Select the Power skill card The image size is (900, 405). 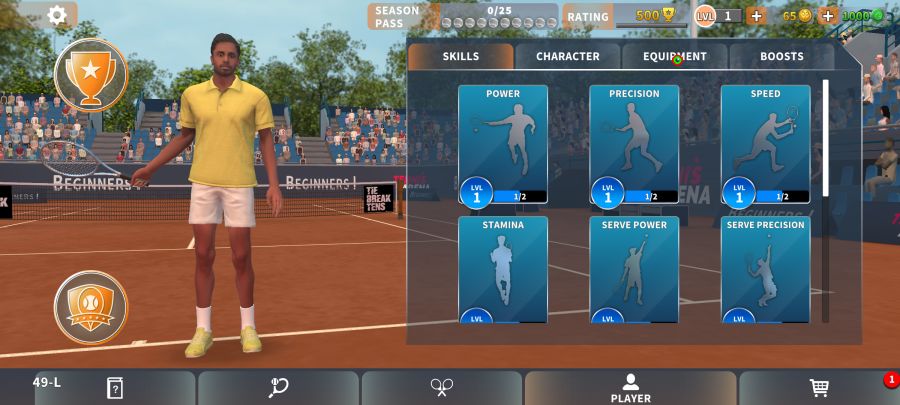pyautogui.click(x=503, y=145)
